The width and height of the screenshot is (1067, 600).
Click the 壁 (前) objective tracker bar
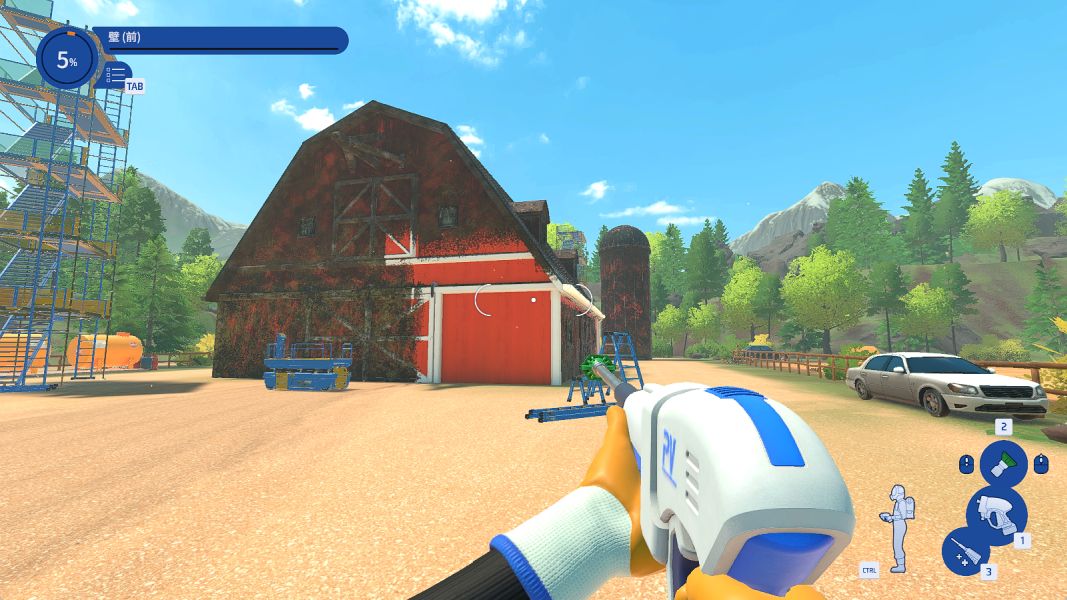click(220, 40)
